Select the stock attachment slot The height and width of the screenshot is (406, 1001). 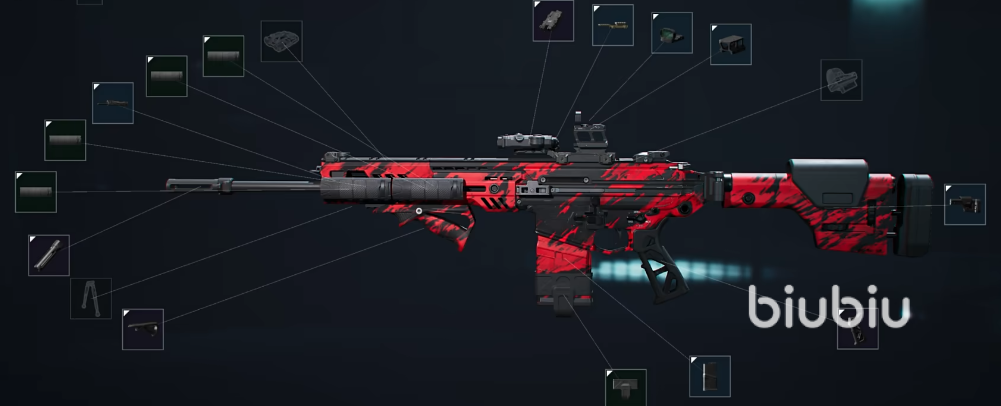[x=964, y=204]
